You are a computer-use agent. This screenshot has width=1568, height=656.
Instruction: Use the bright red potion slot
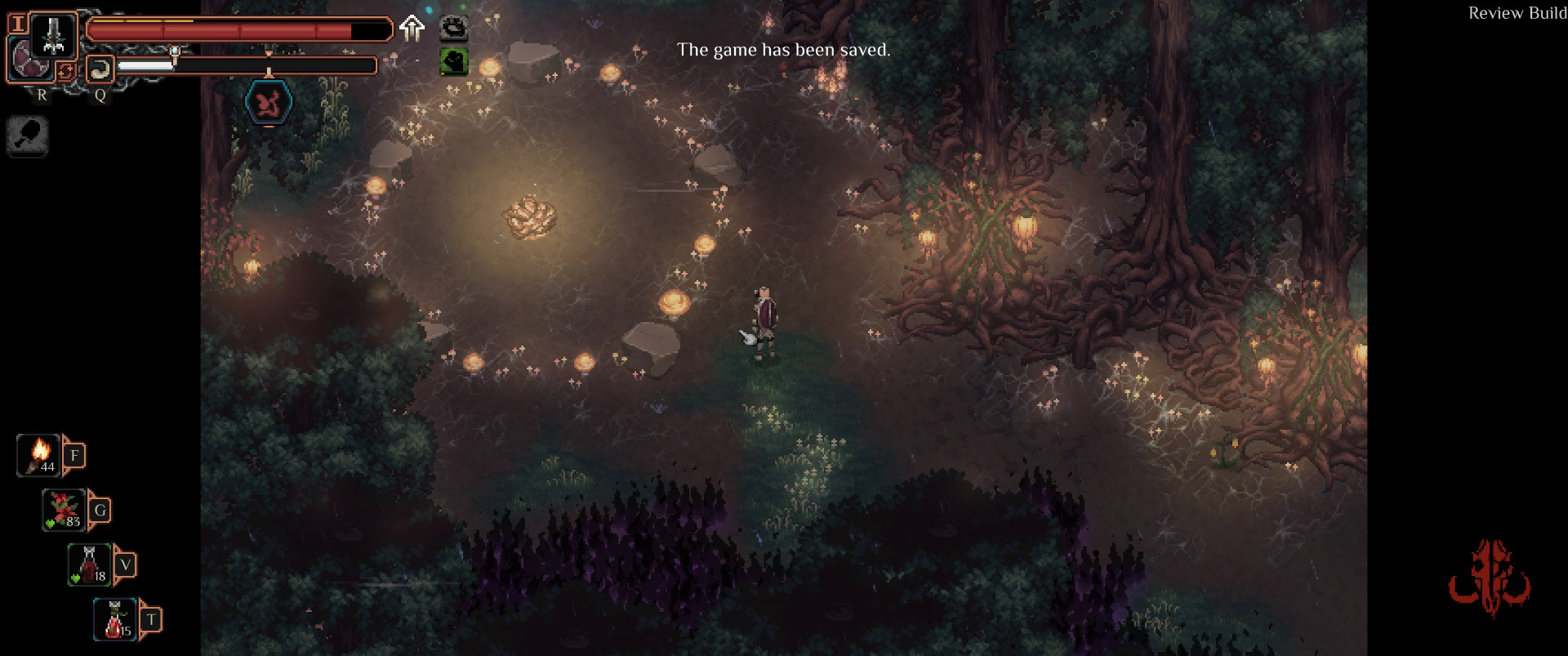(115, 619)
